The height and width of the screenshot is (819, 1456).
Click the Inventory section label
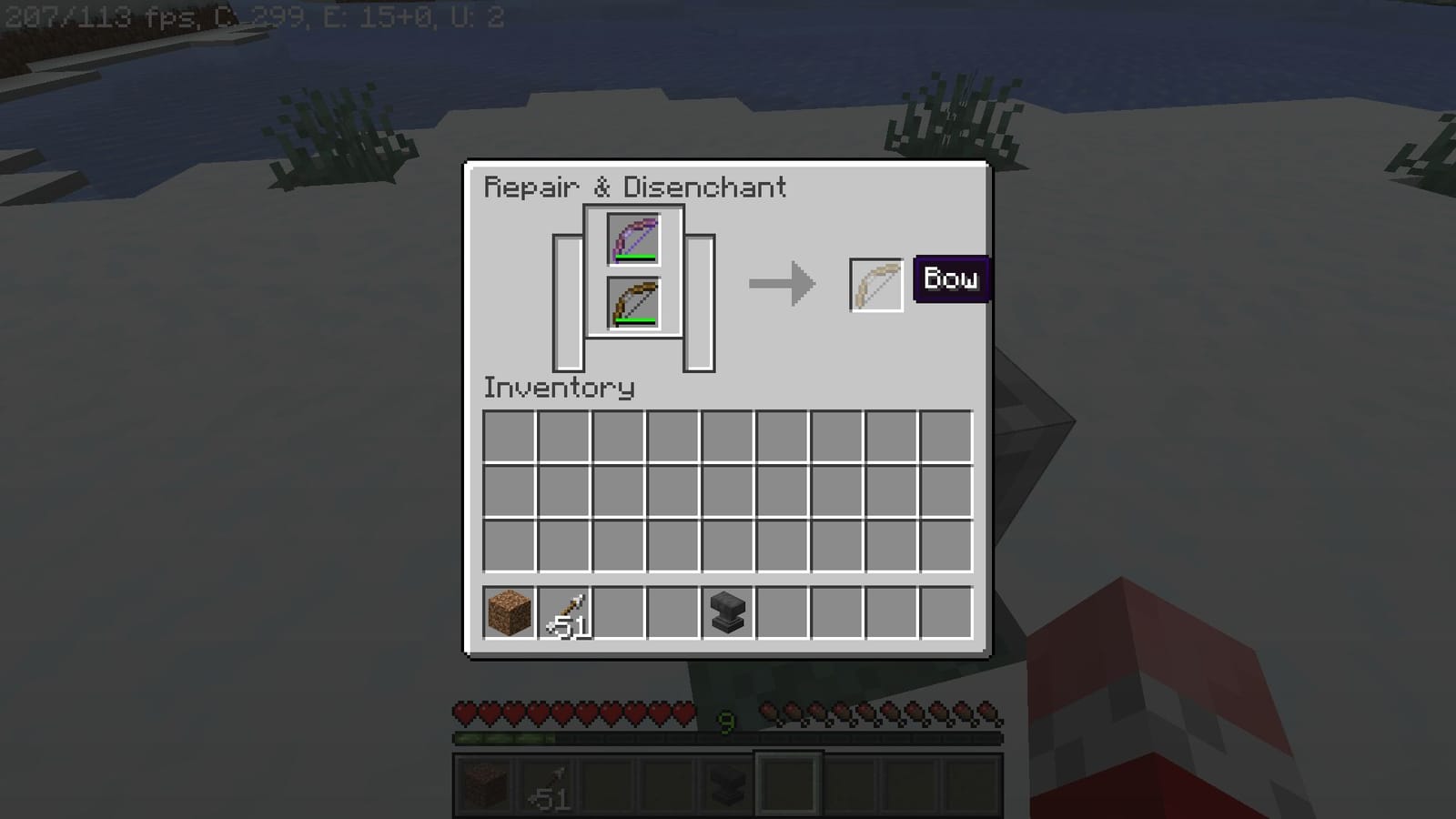tap(559, 388)
